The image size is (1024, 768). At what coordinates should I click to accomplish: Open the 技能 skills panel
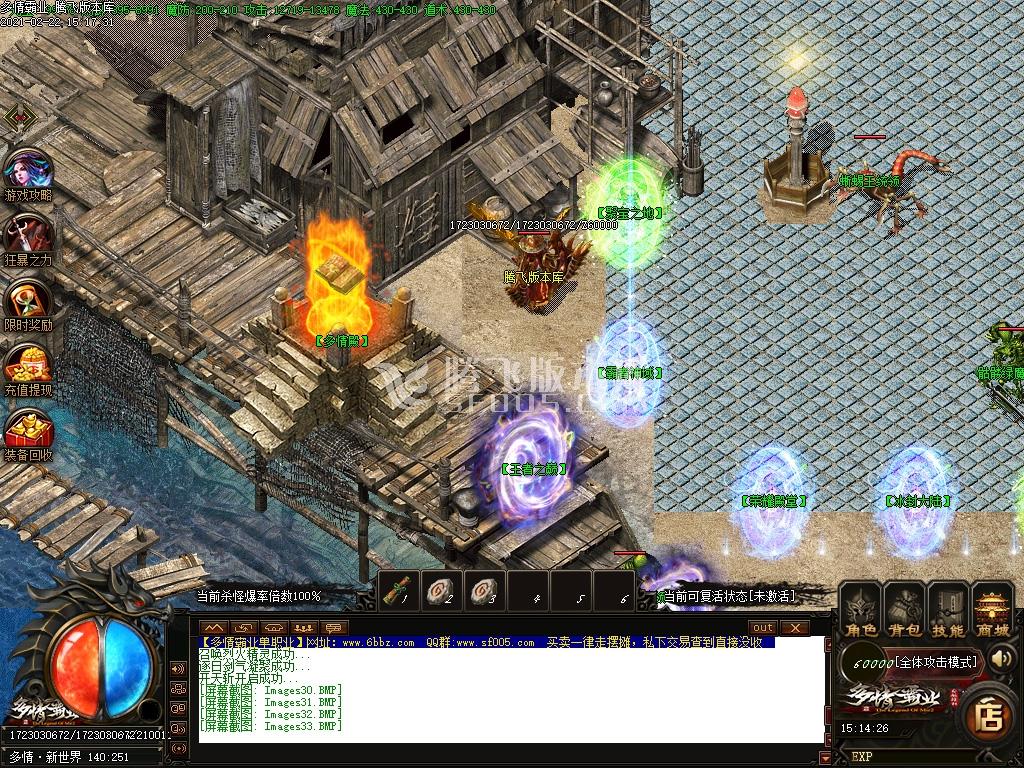click(947, 610)
